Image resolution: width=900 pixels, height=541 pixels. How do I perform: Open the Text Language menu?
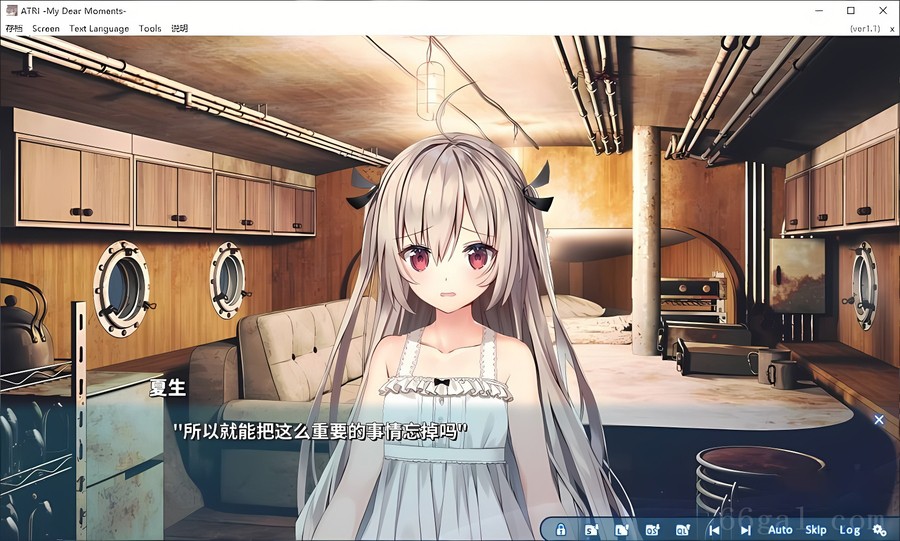99,29
